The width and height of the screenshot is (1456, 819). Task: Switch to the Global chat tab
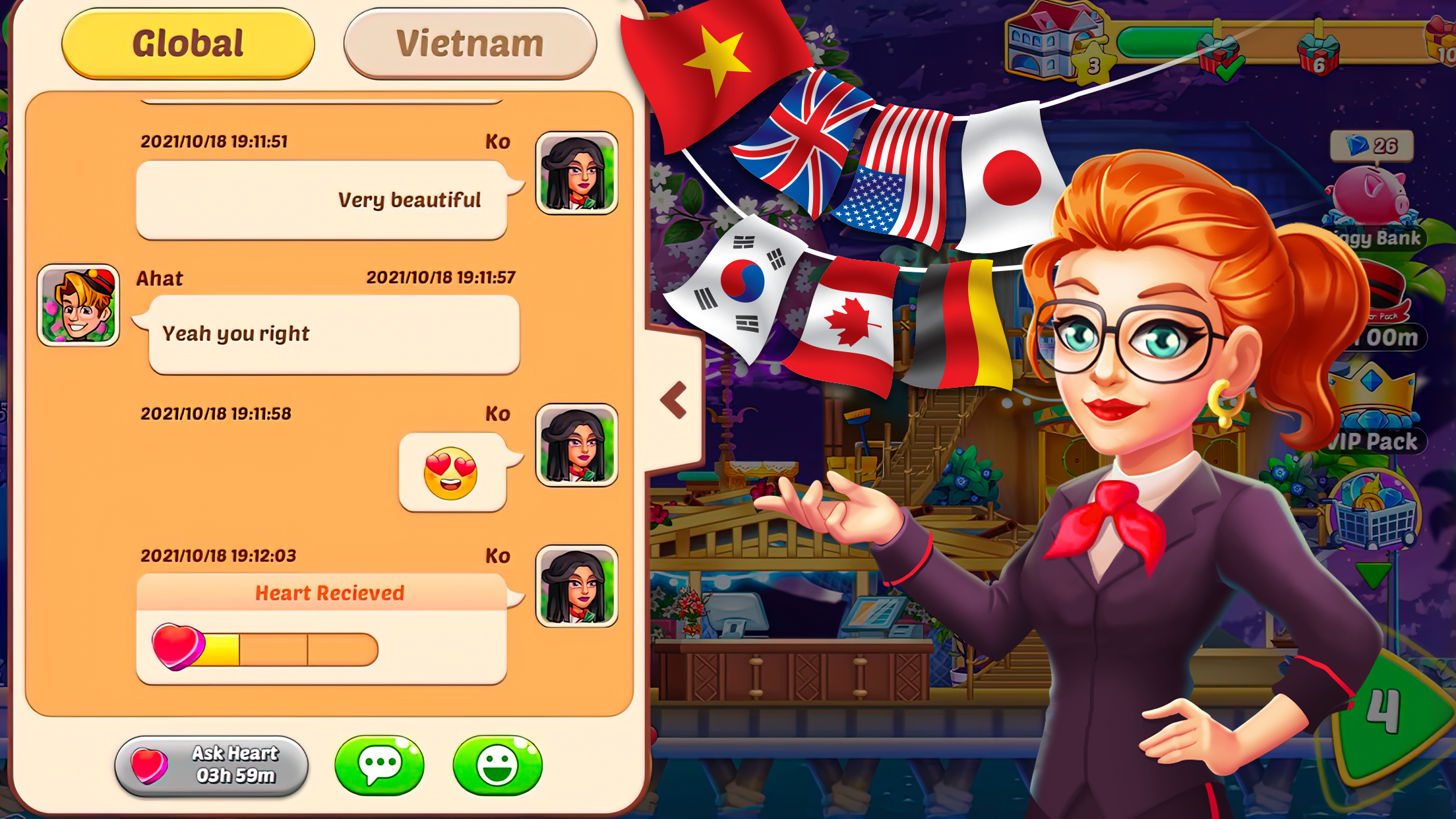click(x=188, y=44)
